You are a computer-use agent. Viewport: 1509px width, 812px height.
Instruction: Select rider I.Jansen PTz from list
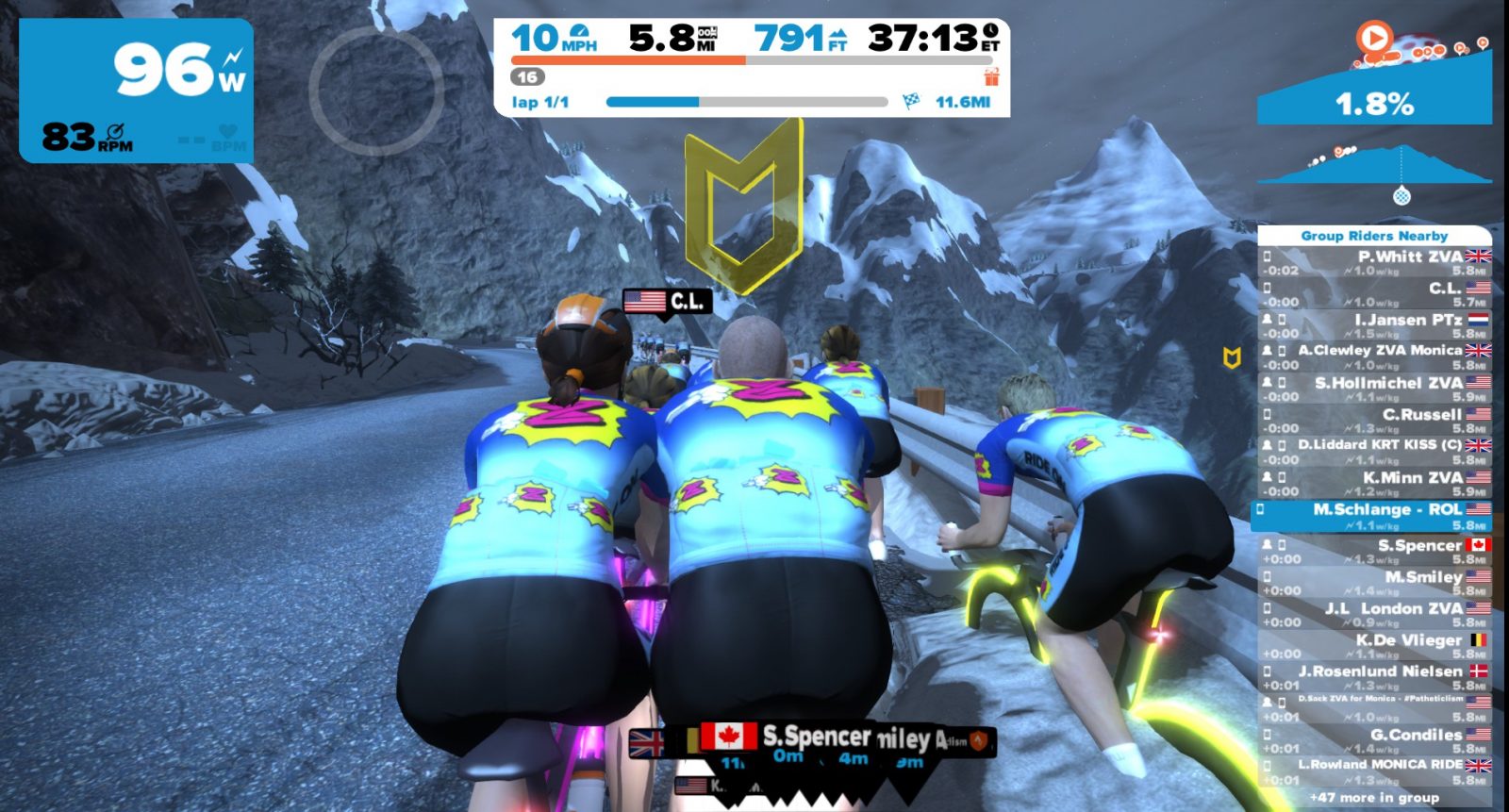tap(1374, 325)
